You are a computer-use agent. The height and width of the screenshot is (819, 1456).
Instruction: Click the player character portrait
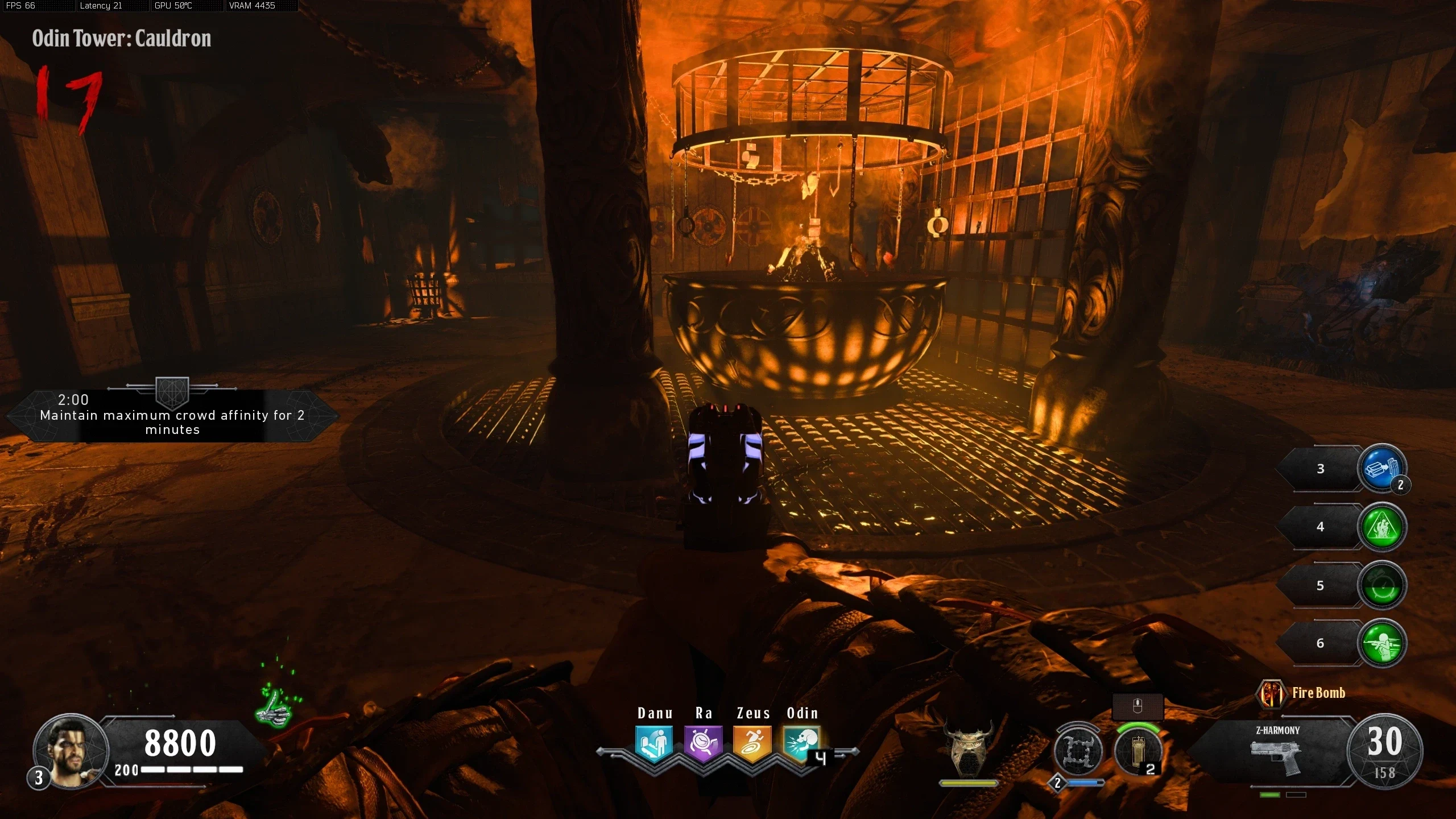coord(71,751)
